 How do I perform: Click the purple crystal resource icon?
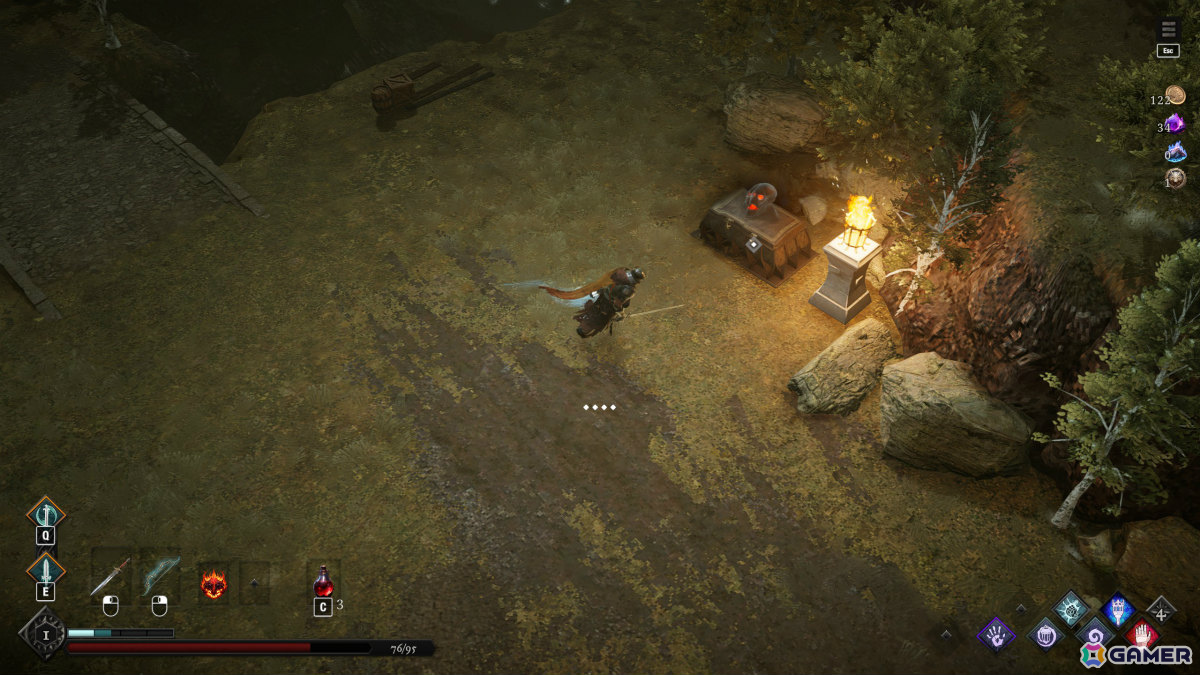tap(1175, 123)
